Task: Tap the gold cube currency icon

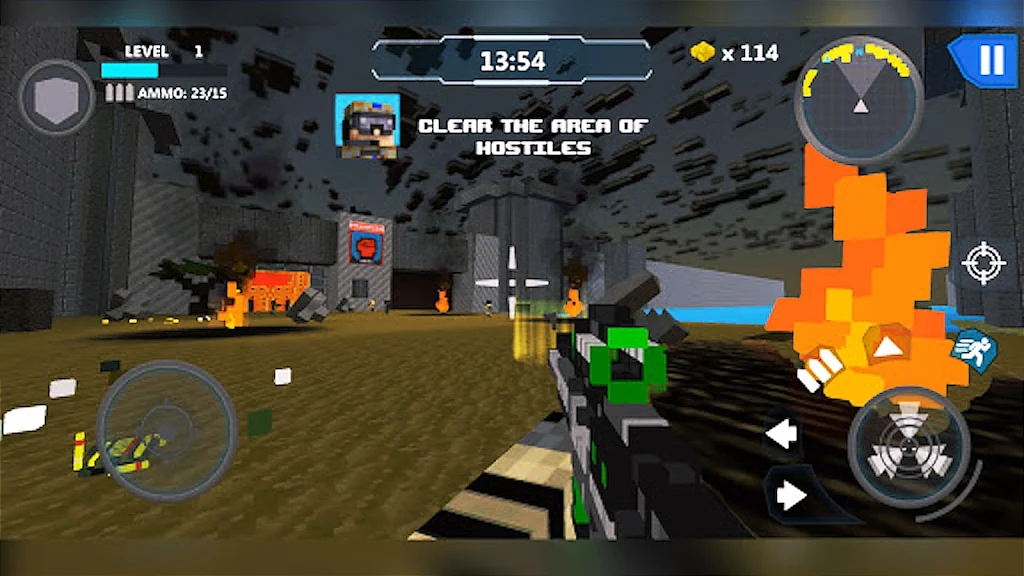Action: 703,53
